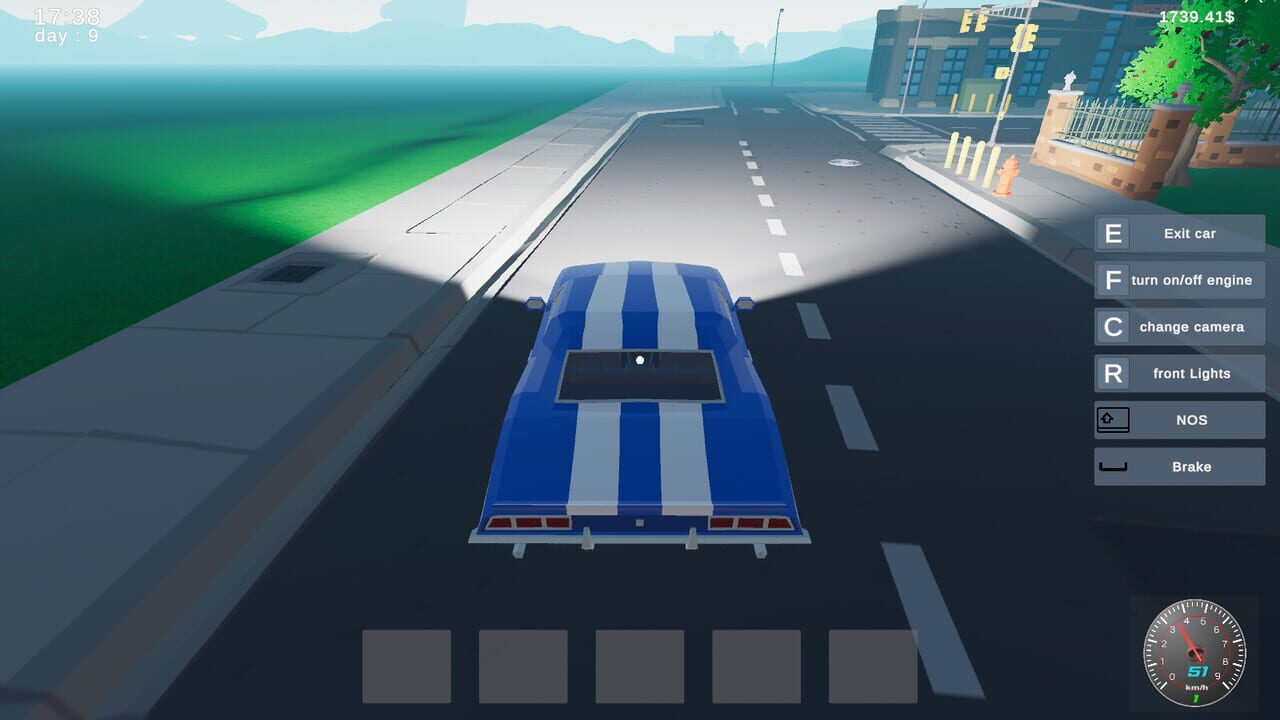
Task: Click the C key icon beside change camera
Action: (x=1113, y=326)
